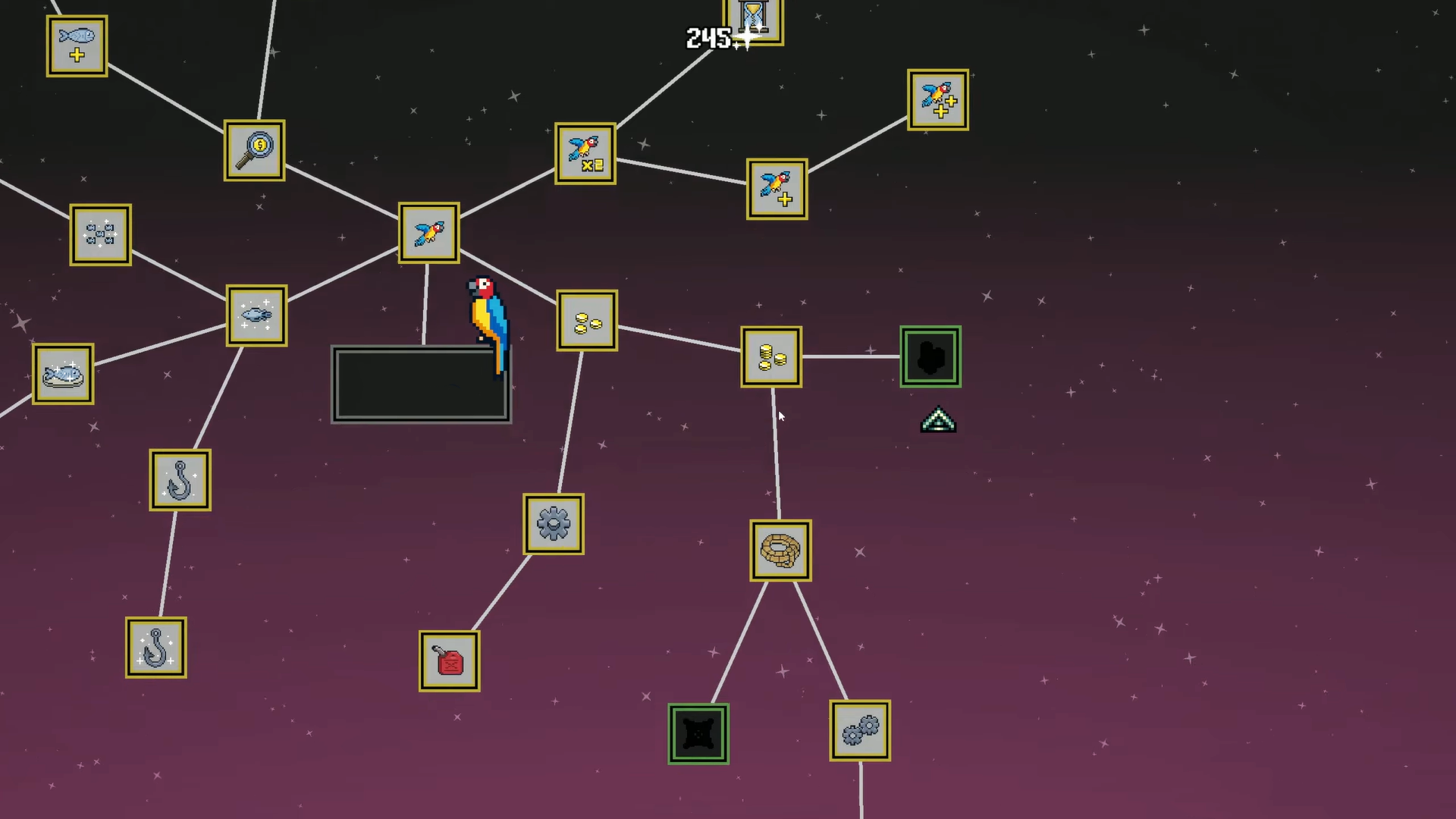This screenshot has height=819, width=1456.
Task: Open the fish on a plate node
Action: click(x=63, y=373)
